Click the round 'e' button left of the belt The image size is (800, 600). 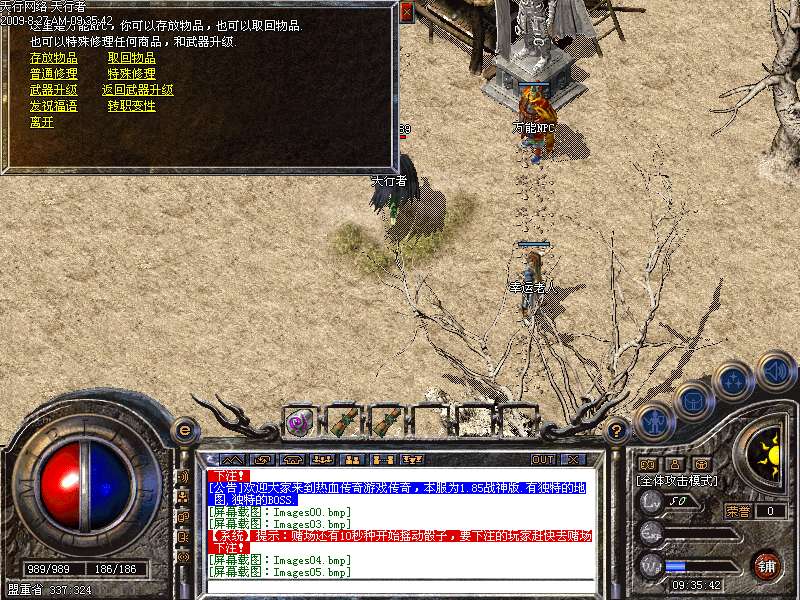click(x=183, y=431)
